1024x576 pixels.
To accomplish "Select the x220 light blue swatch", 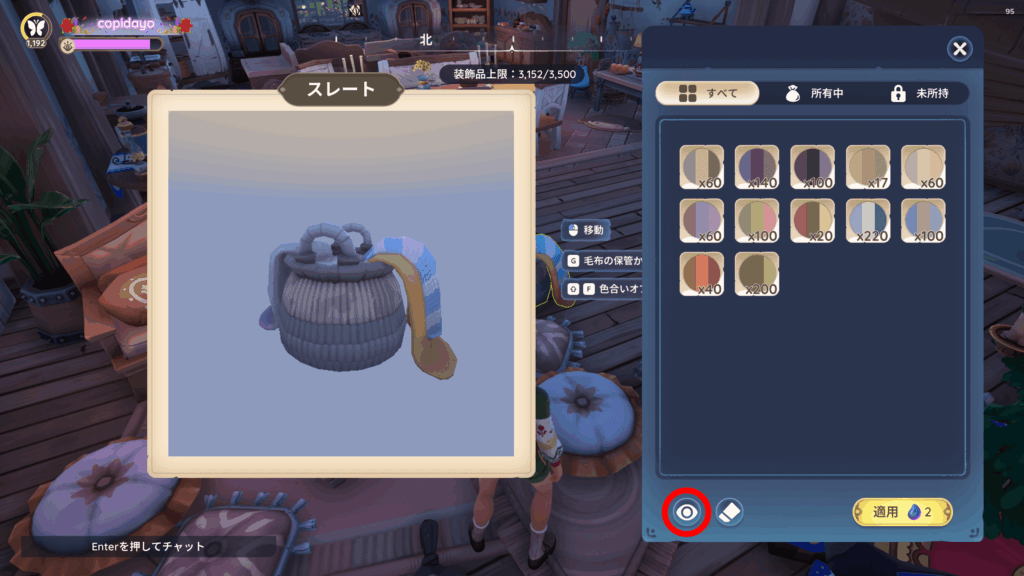I will pos(868,220).
